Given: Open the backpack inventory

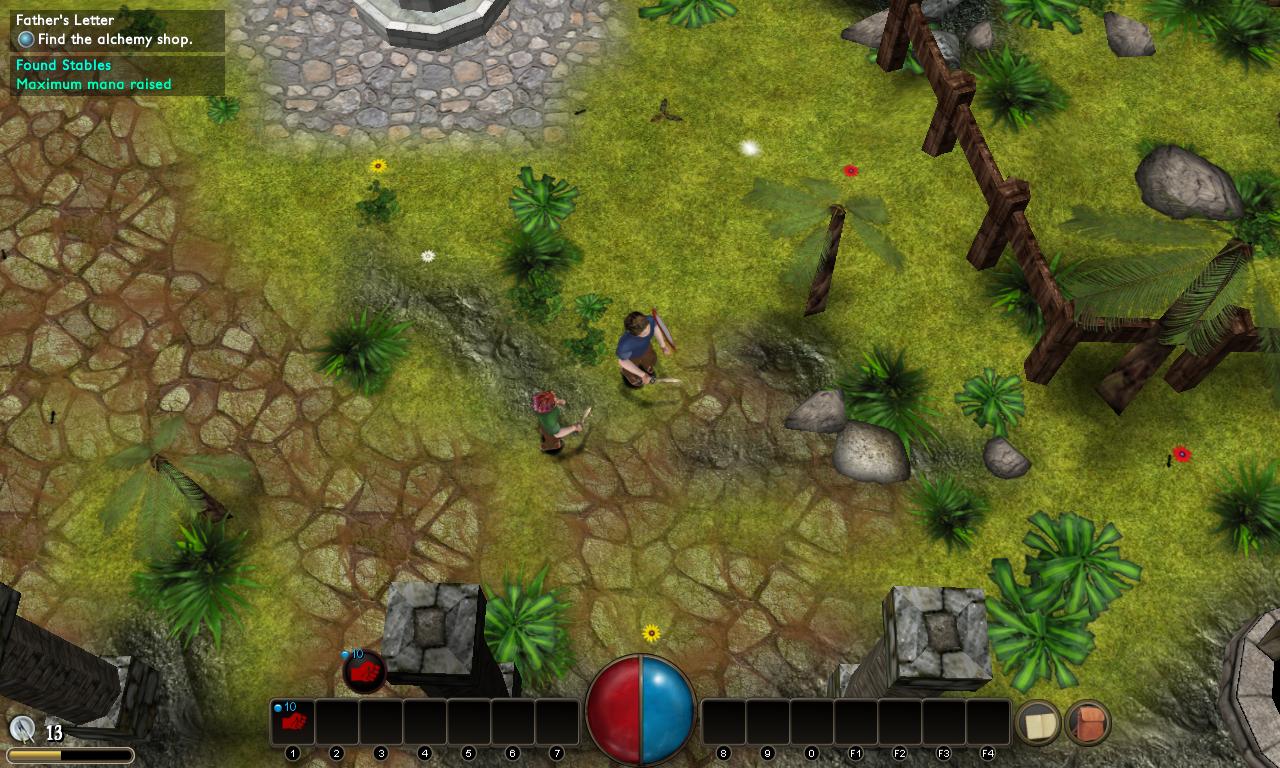Looking at the screenshot, I should click(1087, 723).
